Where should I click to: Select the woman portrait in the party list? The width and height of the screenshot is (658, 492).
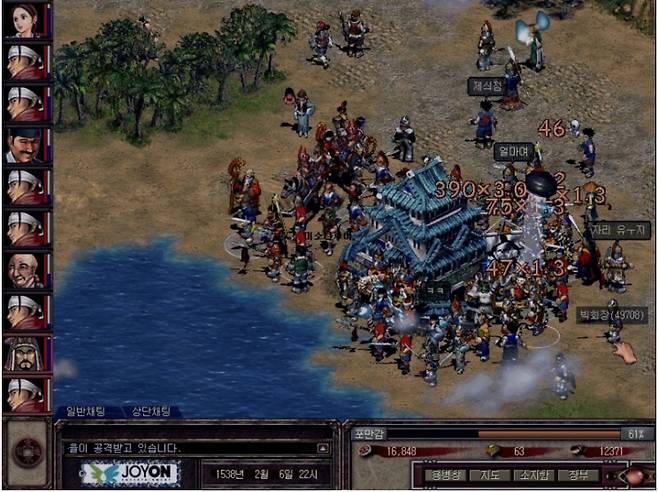[x=25, y=19]
